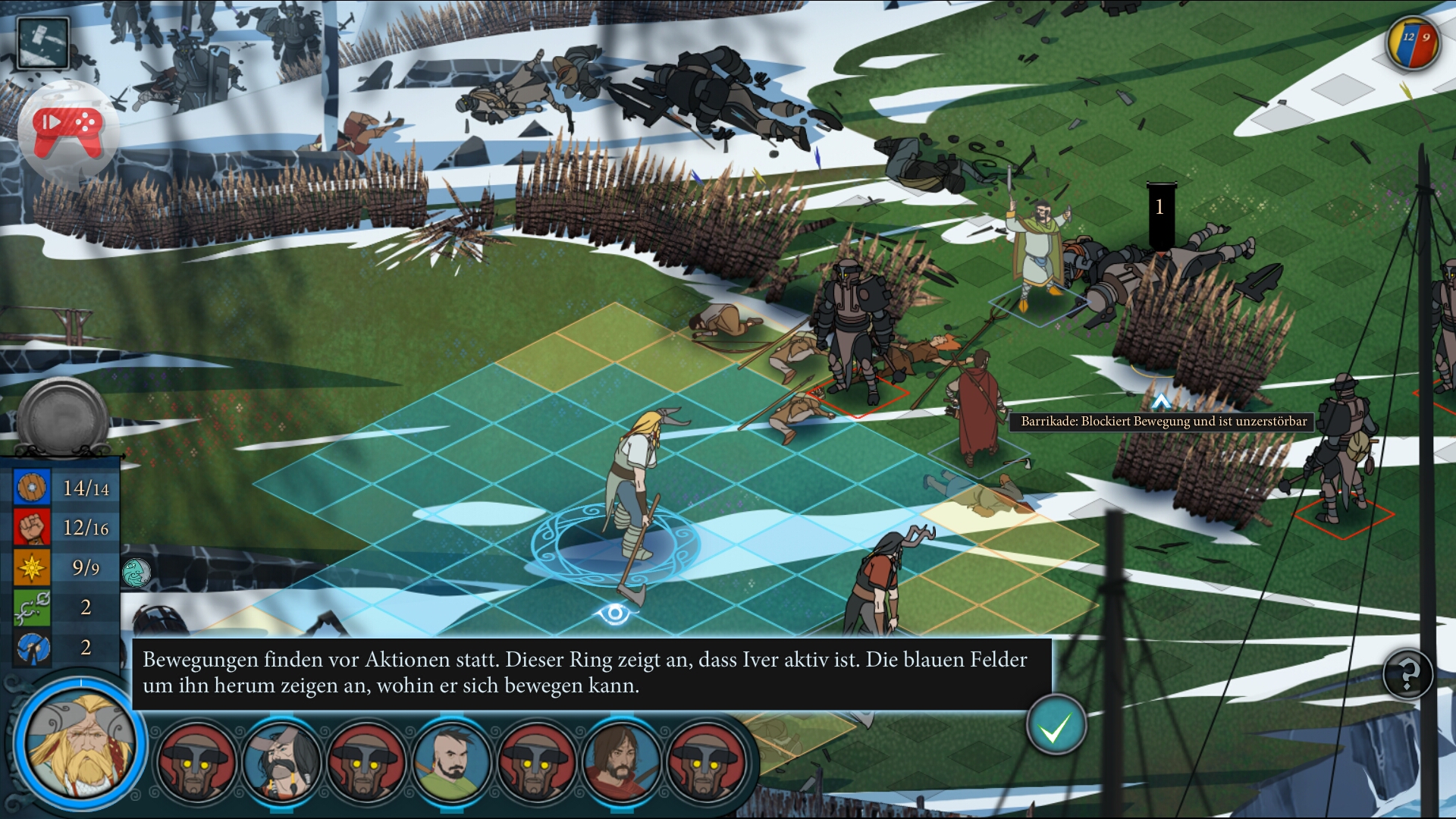Click the blue and red shield badge
Screen dimensions: 1456x819
(1414, 42)
